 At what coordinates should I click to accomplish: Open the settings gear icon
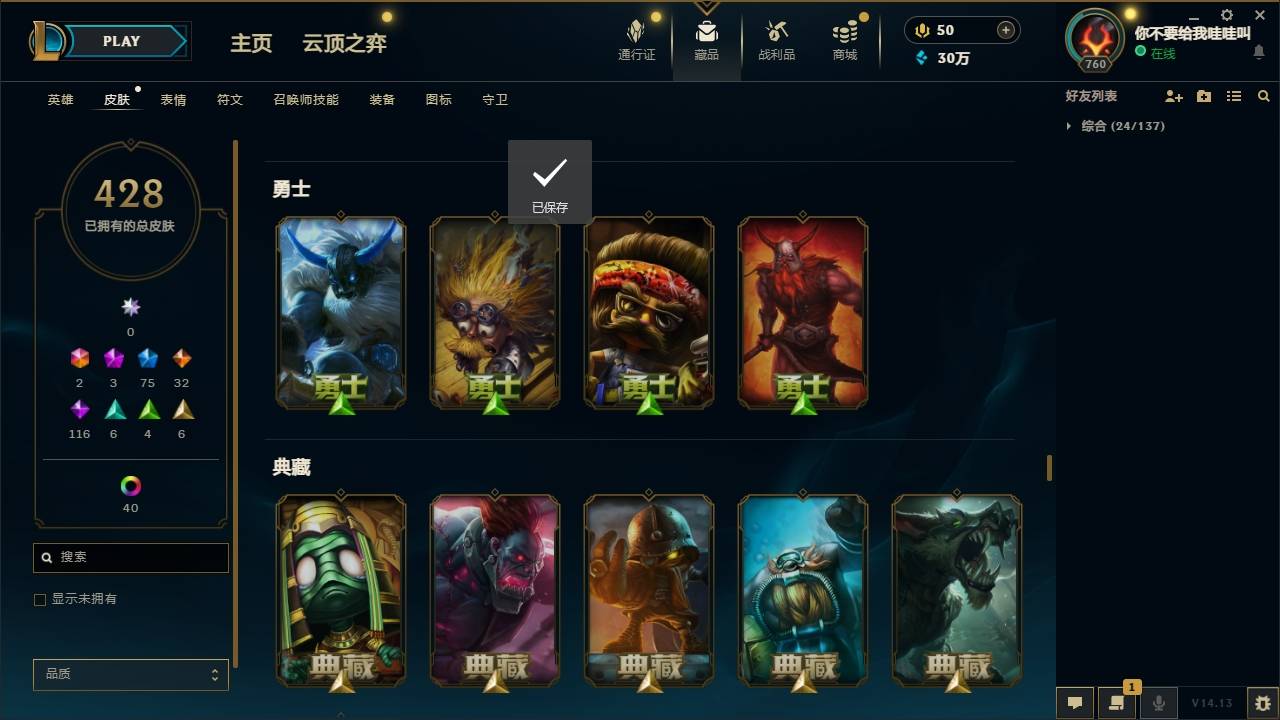(x=1227, y=15)
